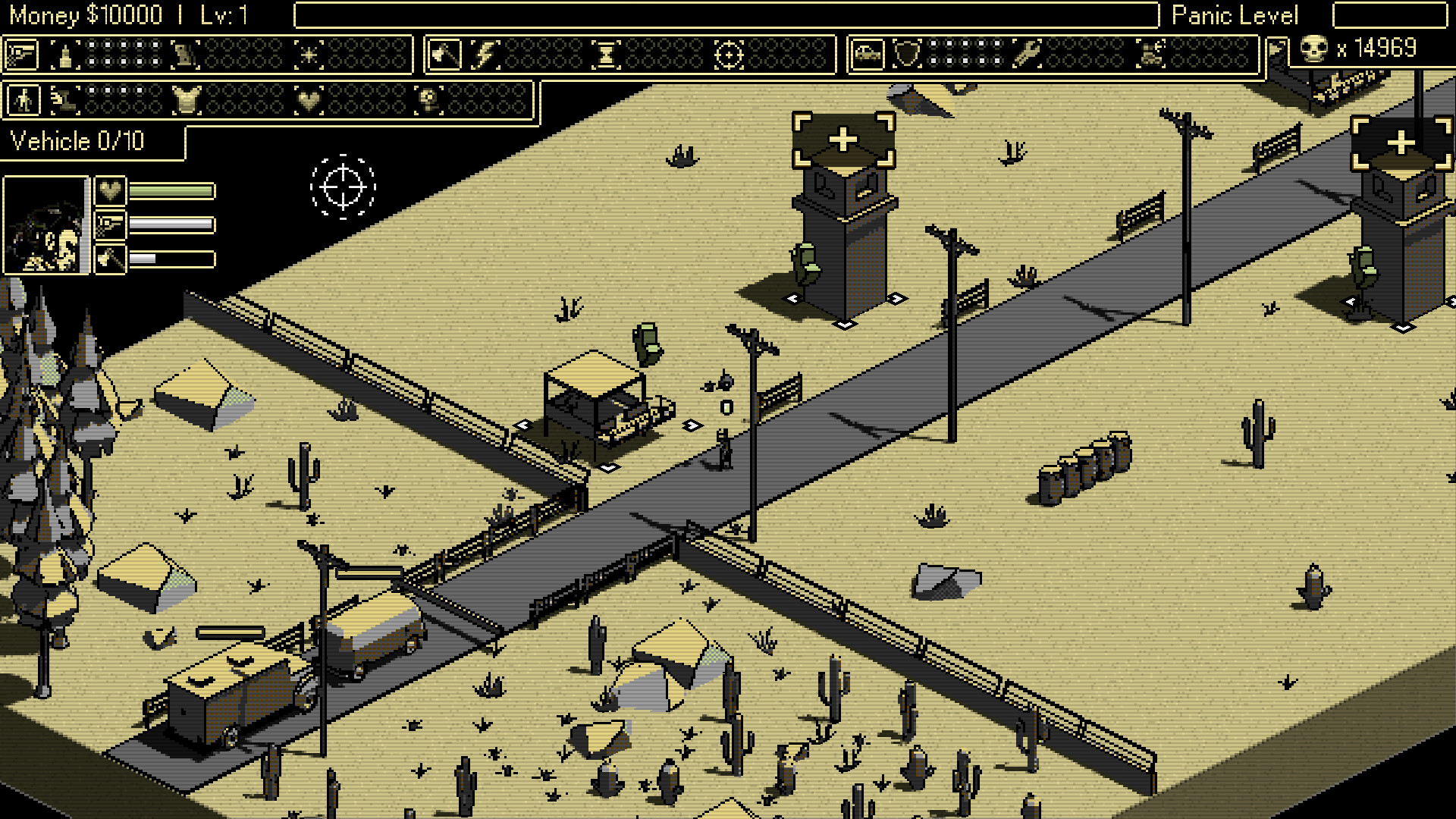Click the axe melee weapon icon
This screenshot has height=819, width=1456.
tap(445, 53)
